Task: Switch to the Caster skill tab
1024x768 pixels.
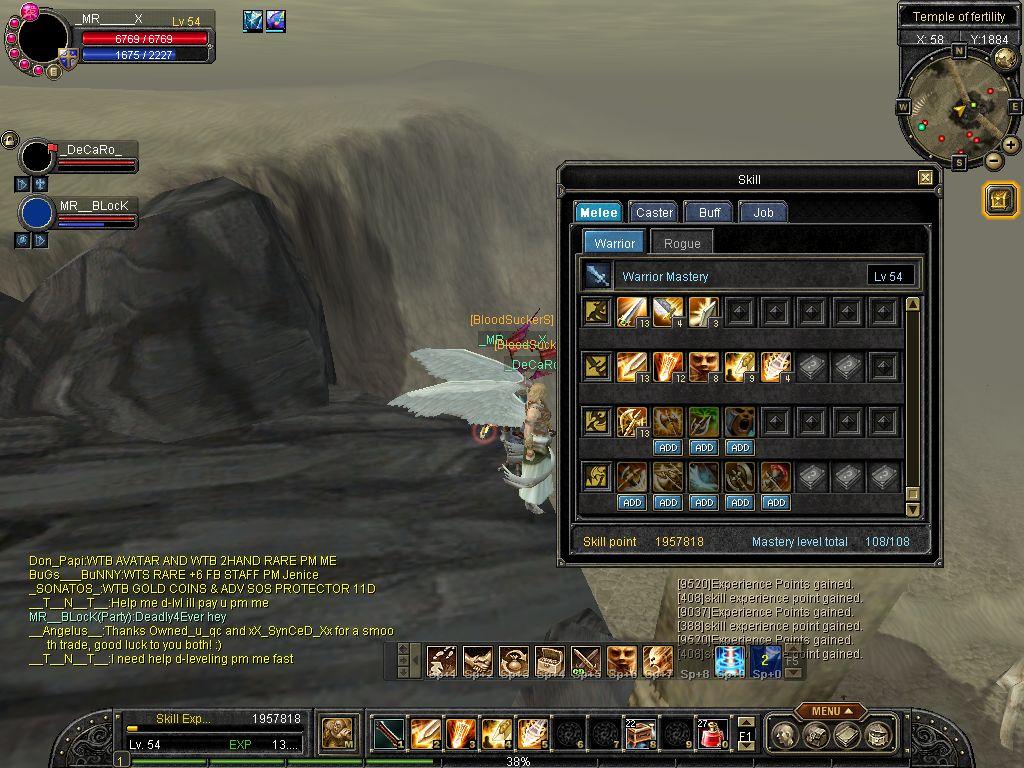Action: coord(654,212)
